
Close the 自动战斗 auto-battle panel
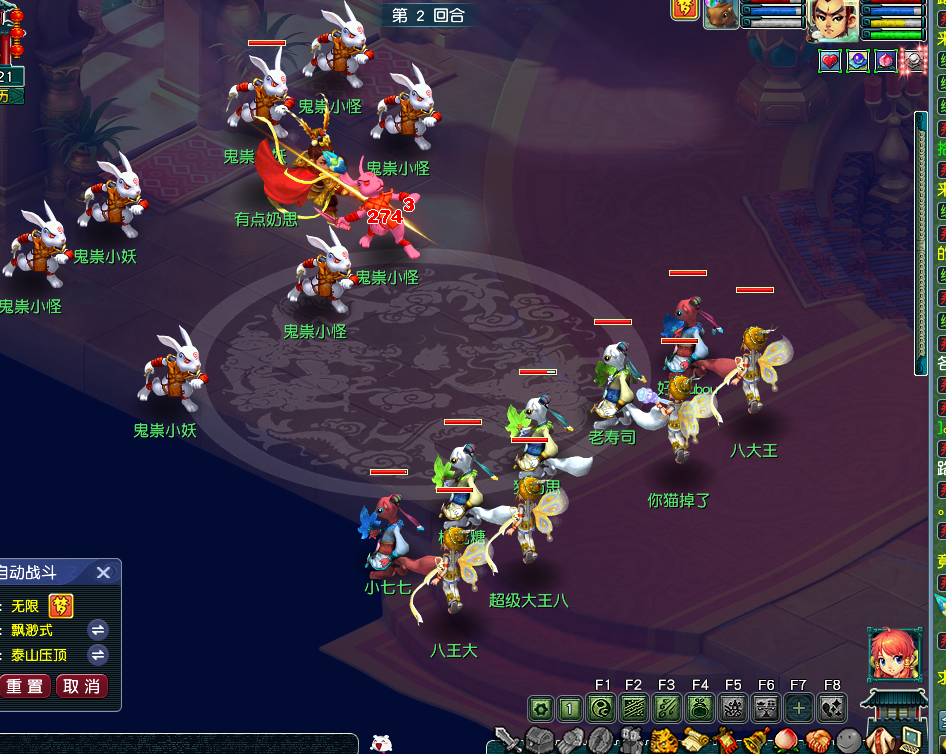(103, 573)
